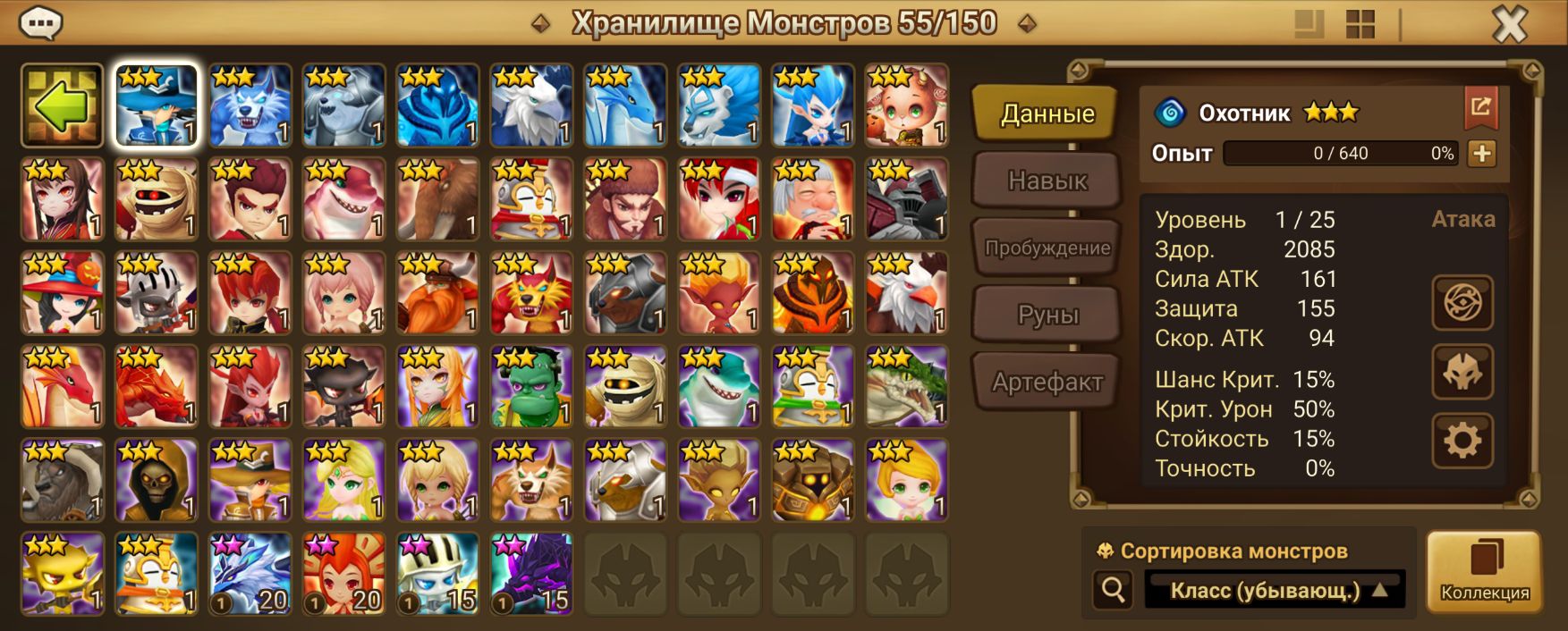Go back with the green arrow tile
This screenshot has height=631, width=1568.
pyautogui.click(x=63, y=105)
